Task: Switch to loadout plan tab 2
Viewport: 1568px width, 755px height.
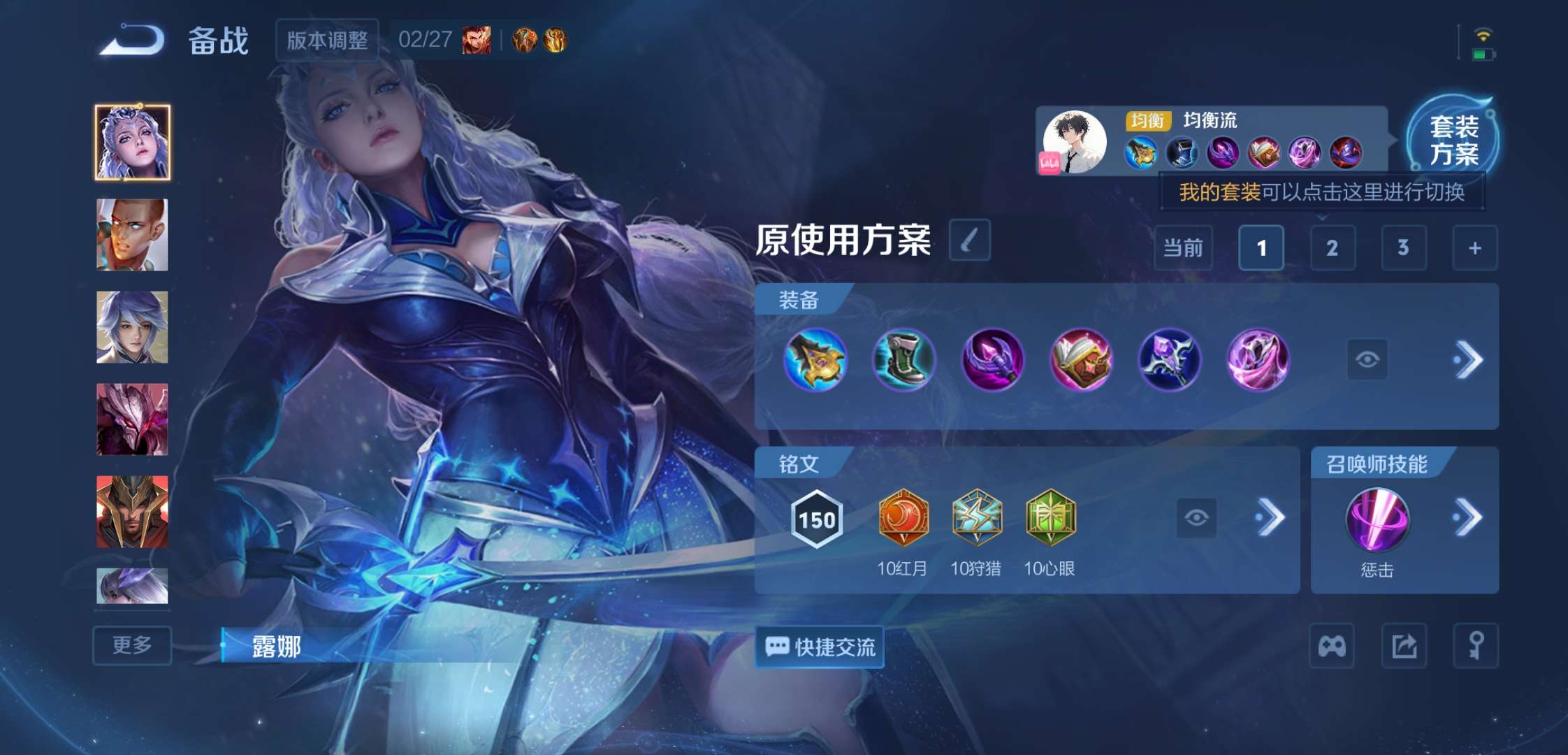Action: click(x=1332, y=248)
